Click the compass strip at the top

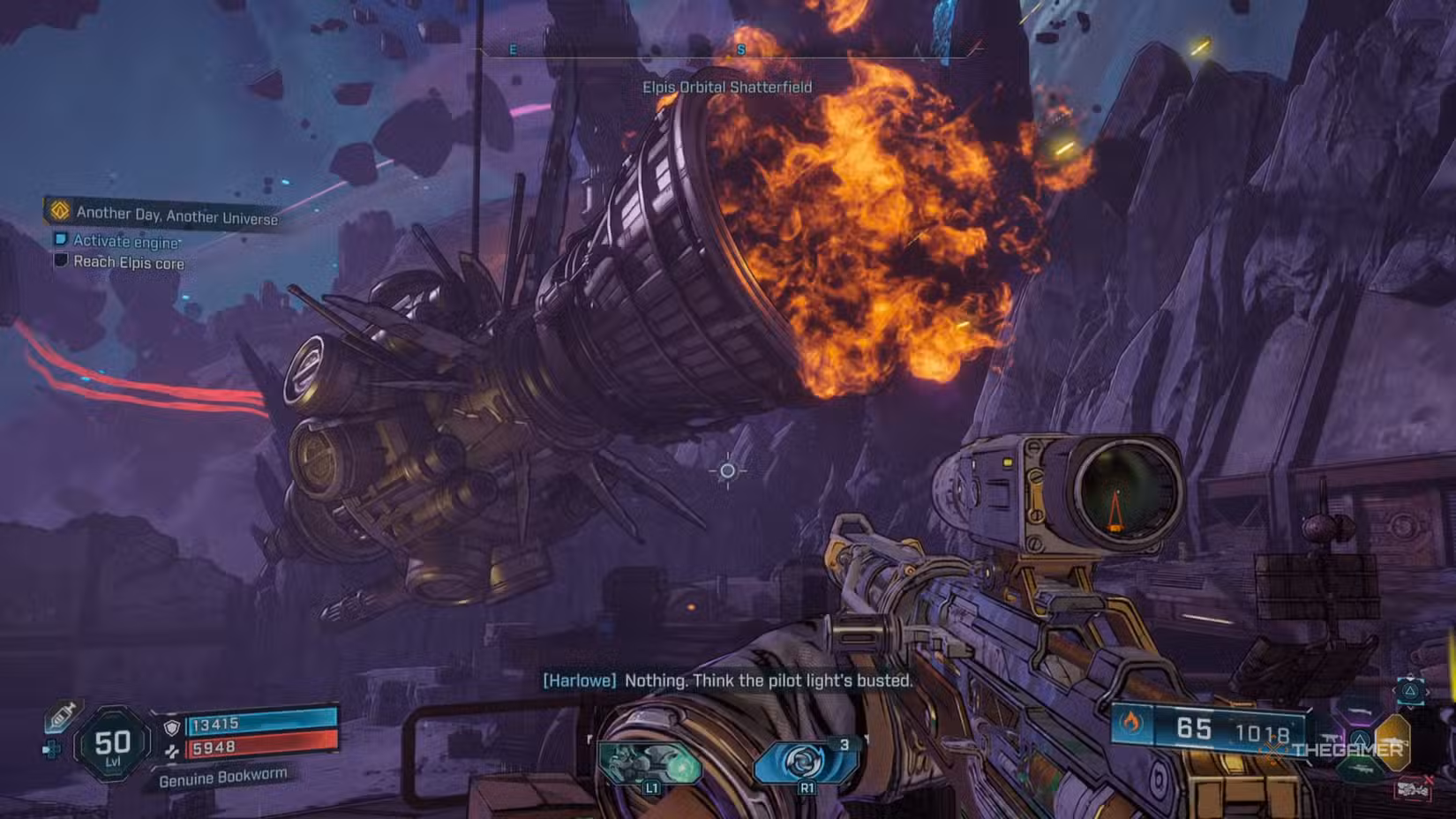[x=728, y=51]
